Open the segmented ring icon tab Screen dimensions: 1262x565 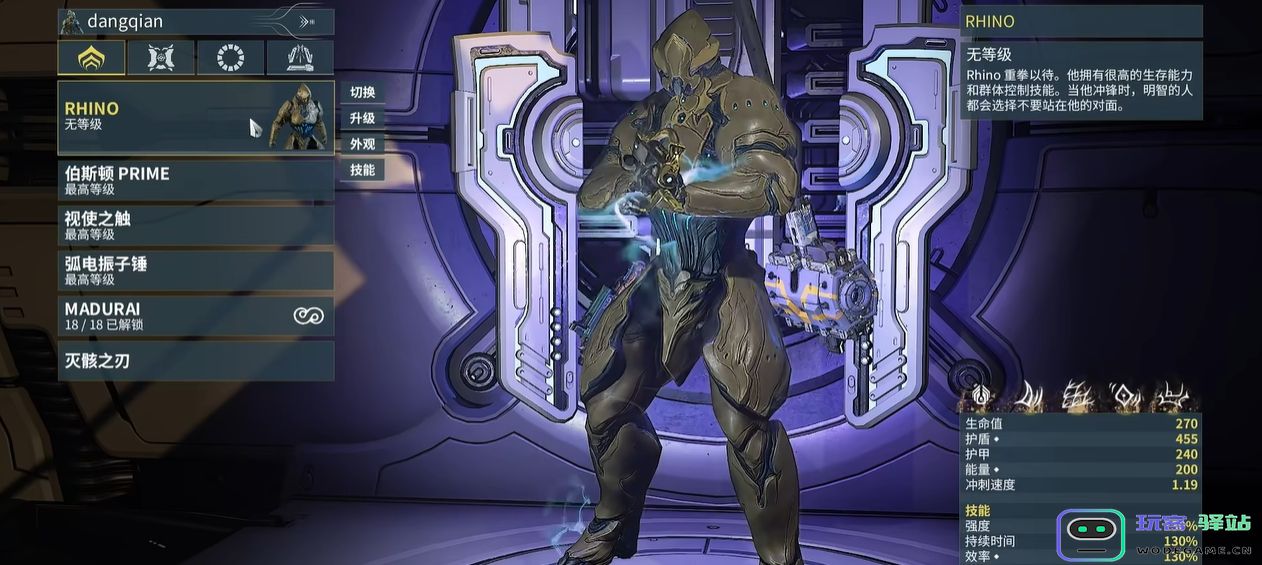tap(231, 57)
